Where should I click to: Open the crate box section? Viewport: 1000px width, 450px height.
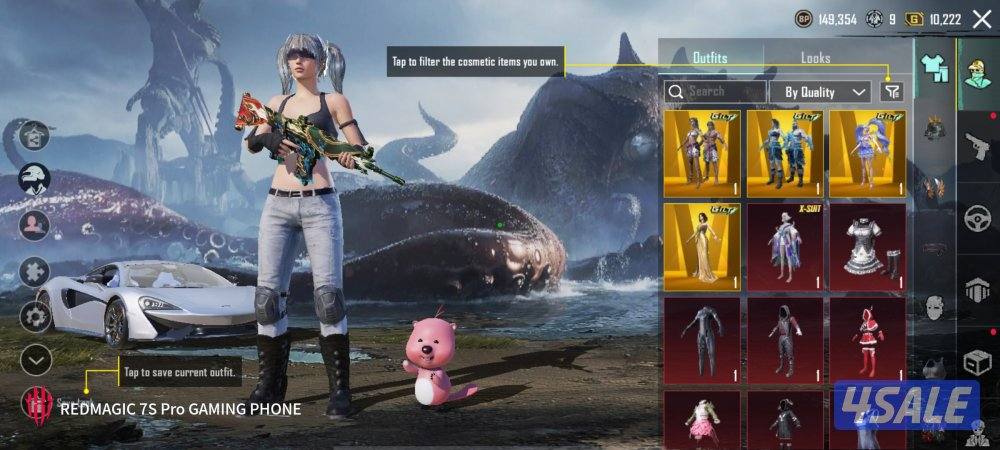979,362
